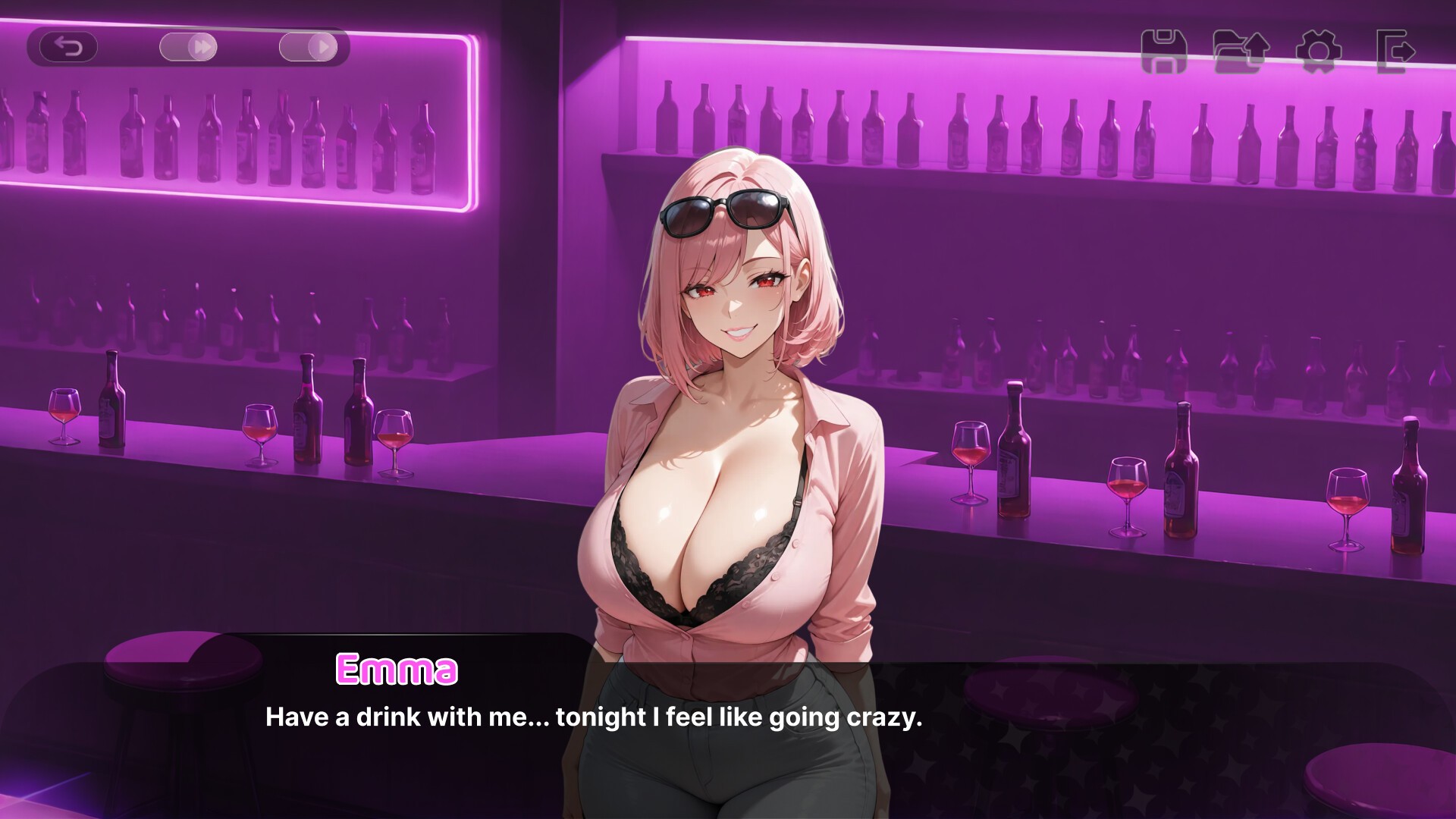Open the gear settings menu
The height and width of the screenshot is (819, 1456).
(1319, 52)
